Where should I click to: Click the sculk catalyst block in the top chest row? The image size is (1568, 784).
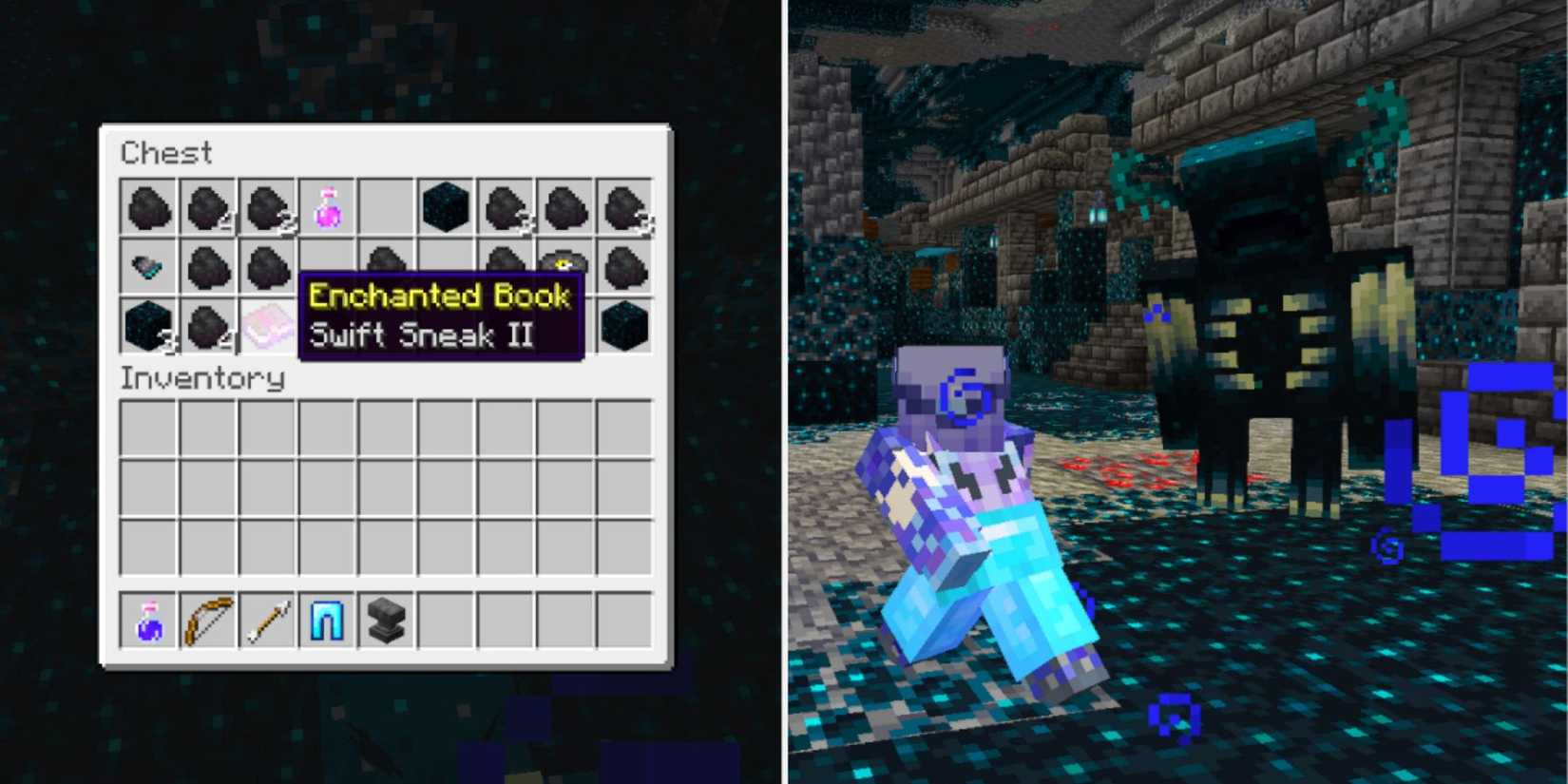445,207
